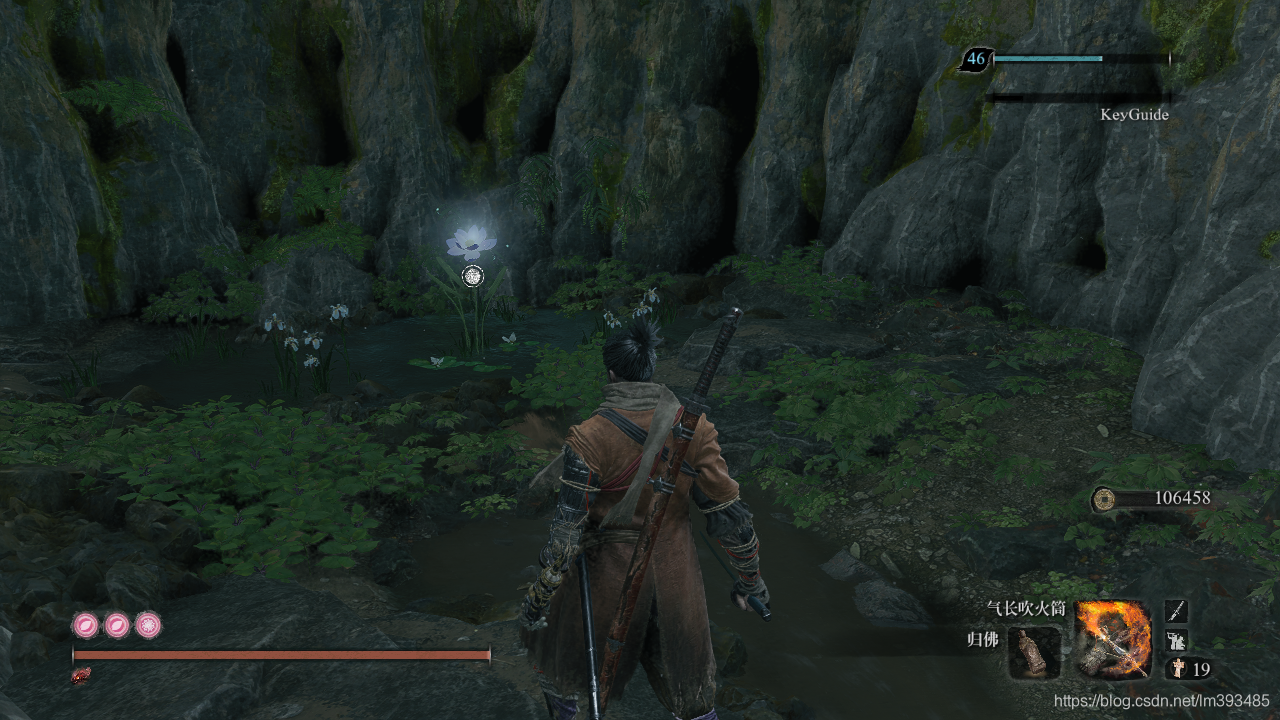1280x720 pixels.
Task: Use the Homeward Idol quick item slot
Action: pos(1034,653)
